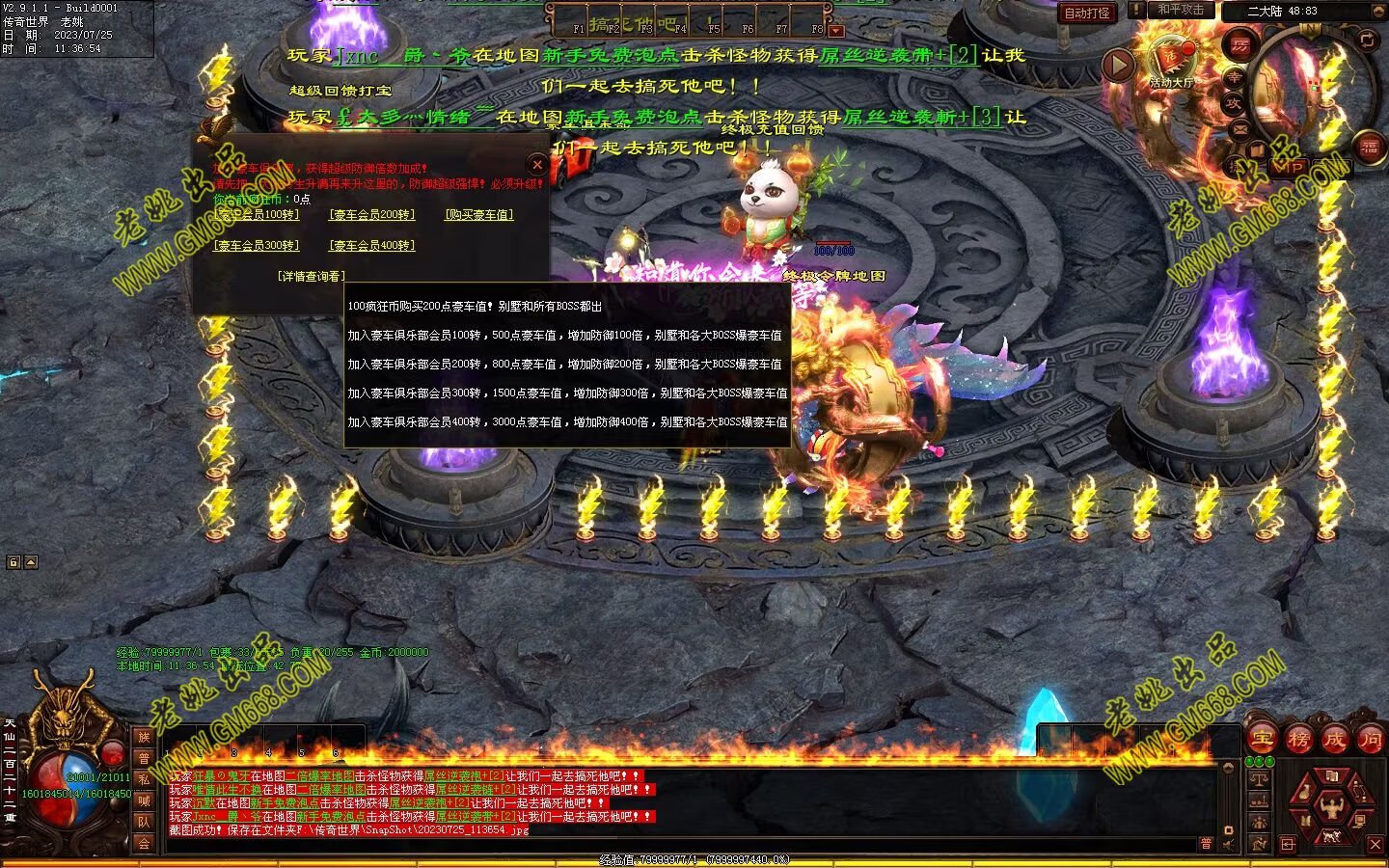Choose the 豪车会员400转 membership
Image resolution: width=1389 pixels, height=868 pixels.
click(371, 245)
